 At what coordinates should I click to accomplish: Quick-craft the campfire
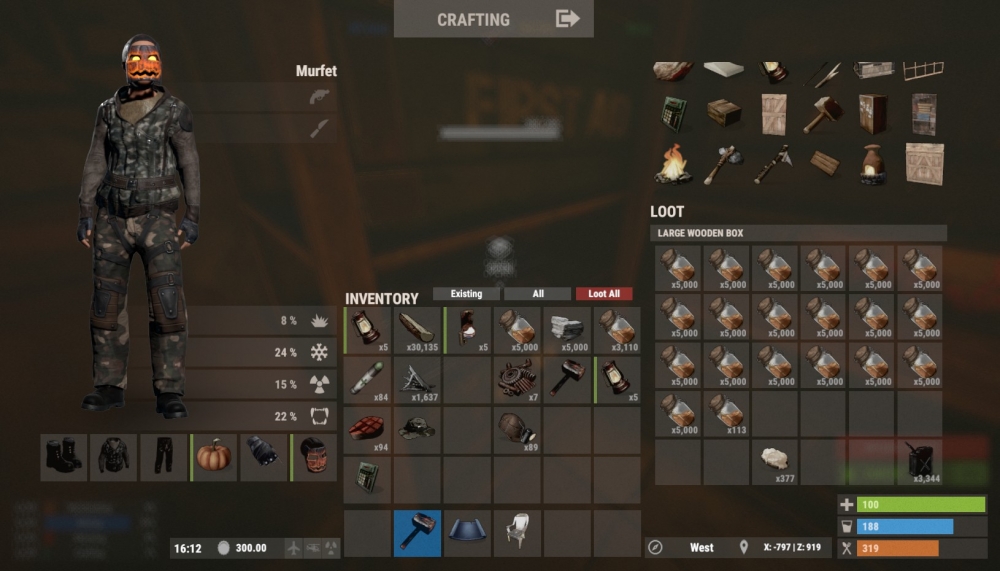674,164
